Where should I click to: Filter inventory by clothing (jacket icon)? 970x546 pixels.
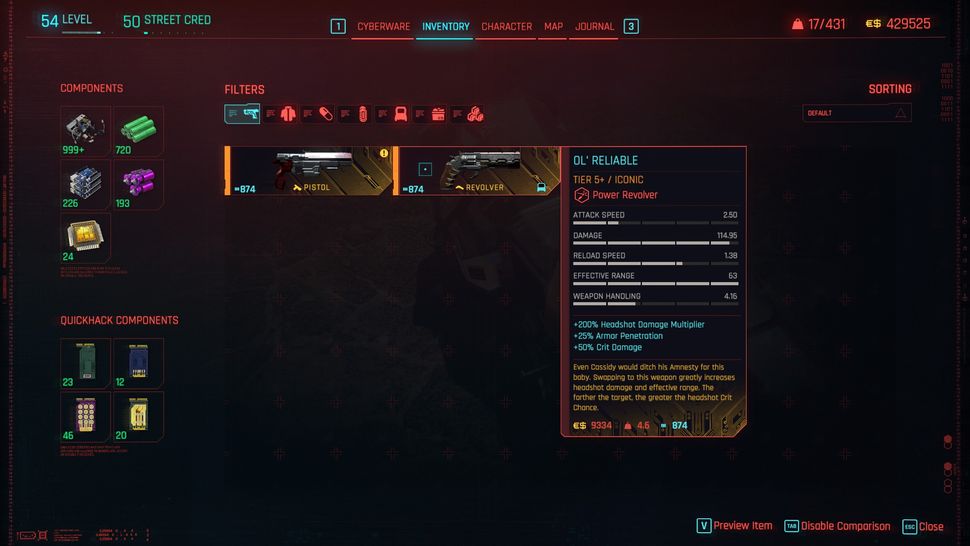click(288, 114)
